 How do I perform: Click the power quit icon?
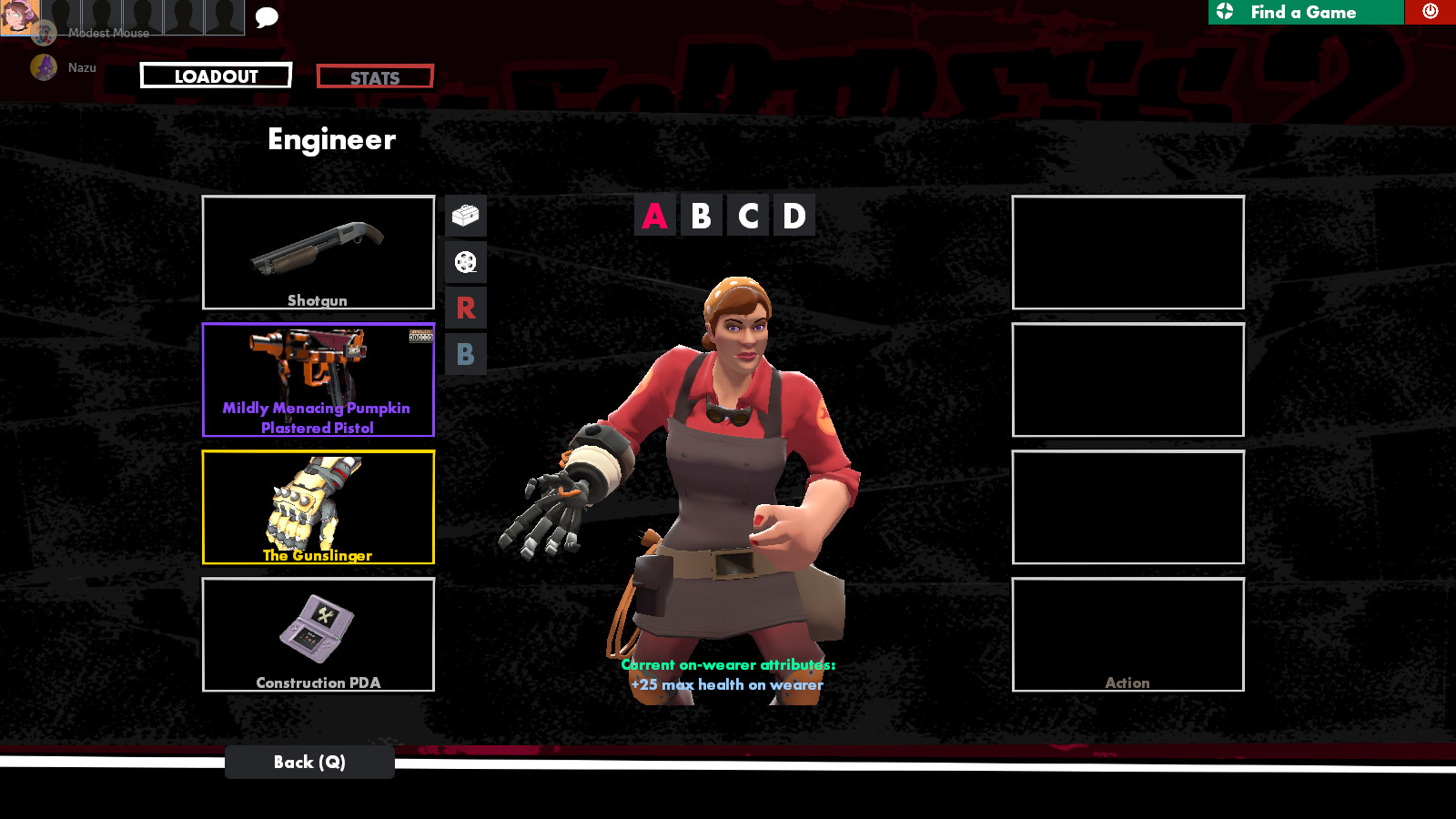pyautogui.click(x=1430, y=12)
